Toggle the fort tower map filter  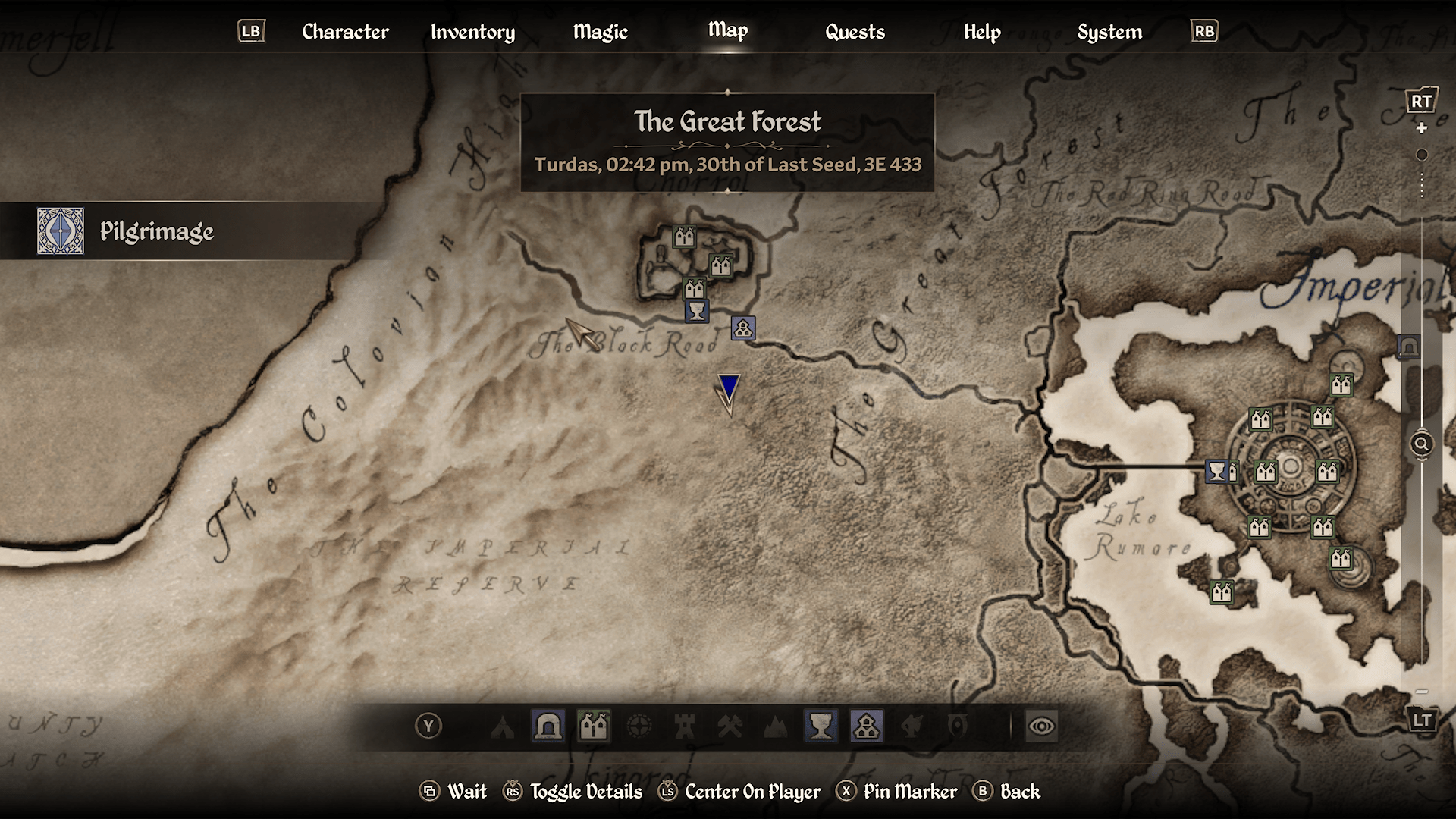click(685, 726)
